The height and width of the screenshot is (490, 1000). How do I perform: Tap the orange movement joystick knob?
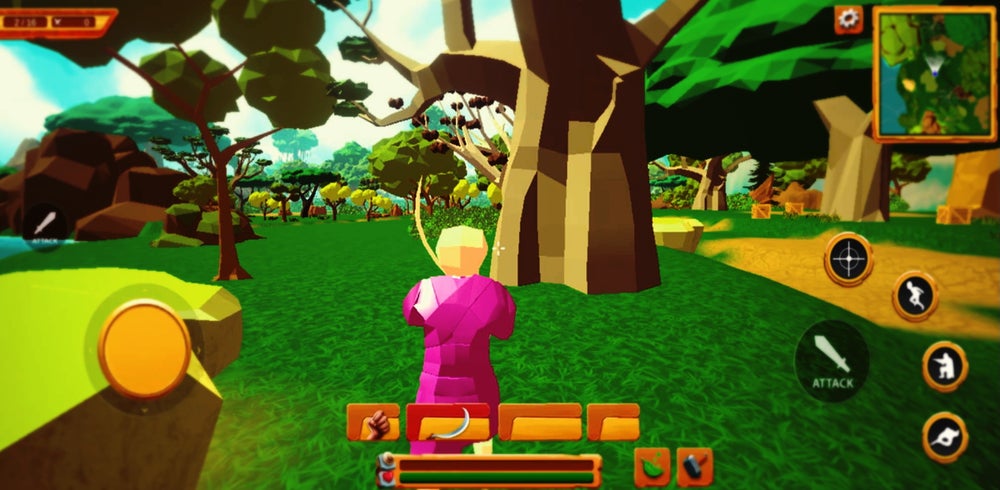(144, 349)
